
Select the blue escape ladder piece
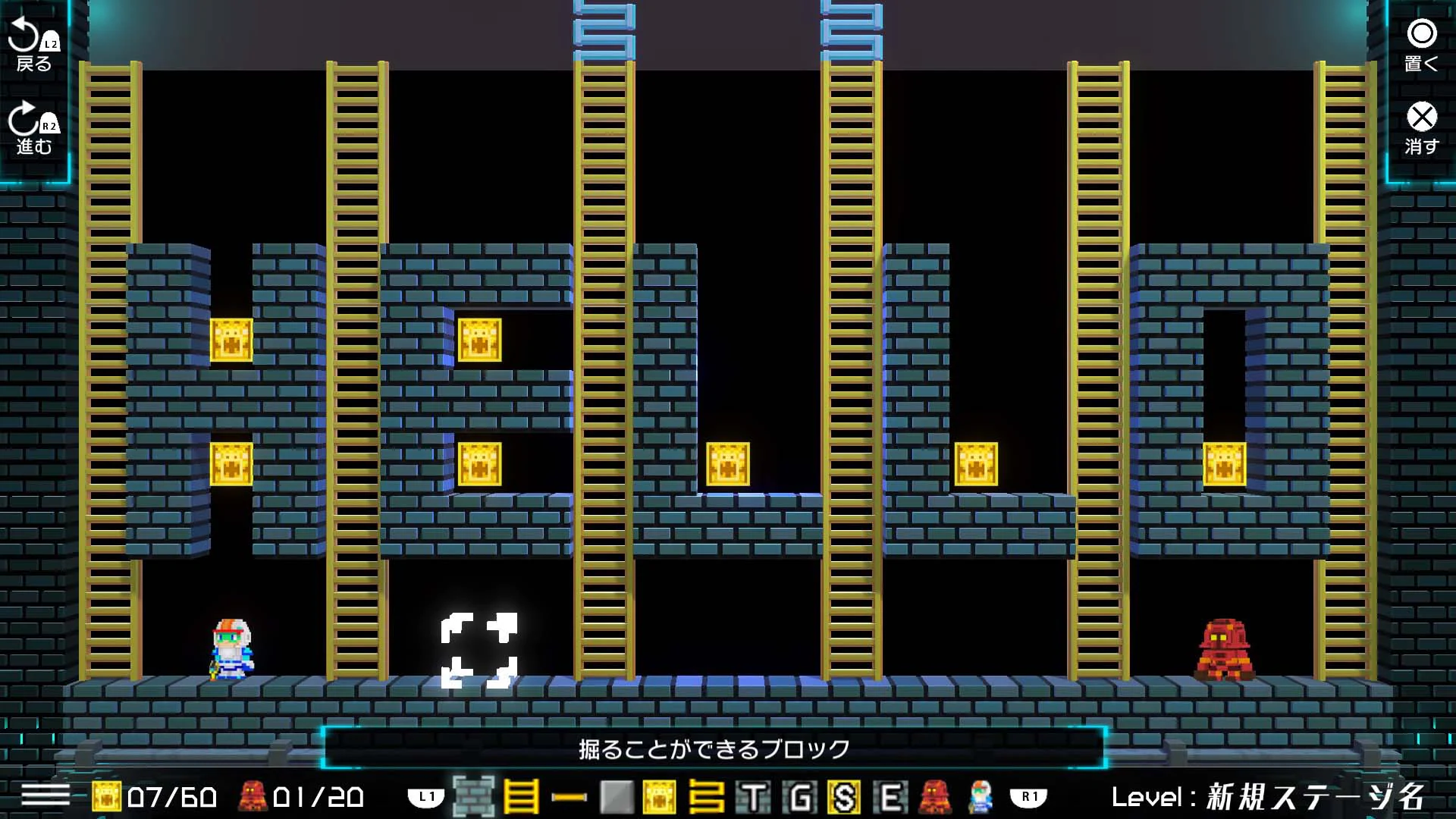(x=708, y=798)
